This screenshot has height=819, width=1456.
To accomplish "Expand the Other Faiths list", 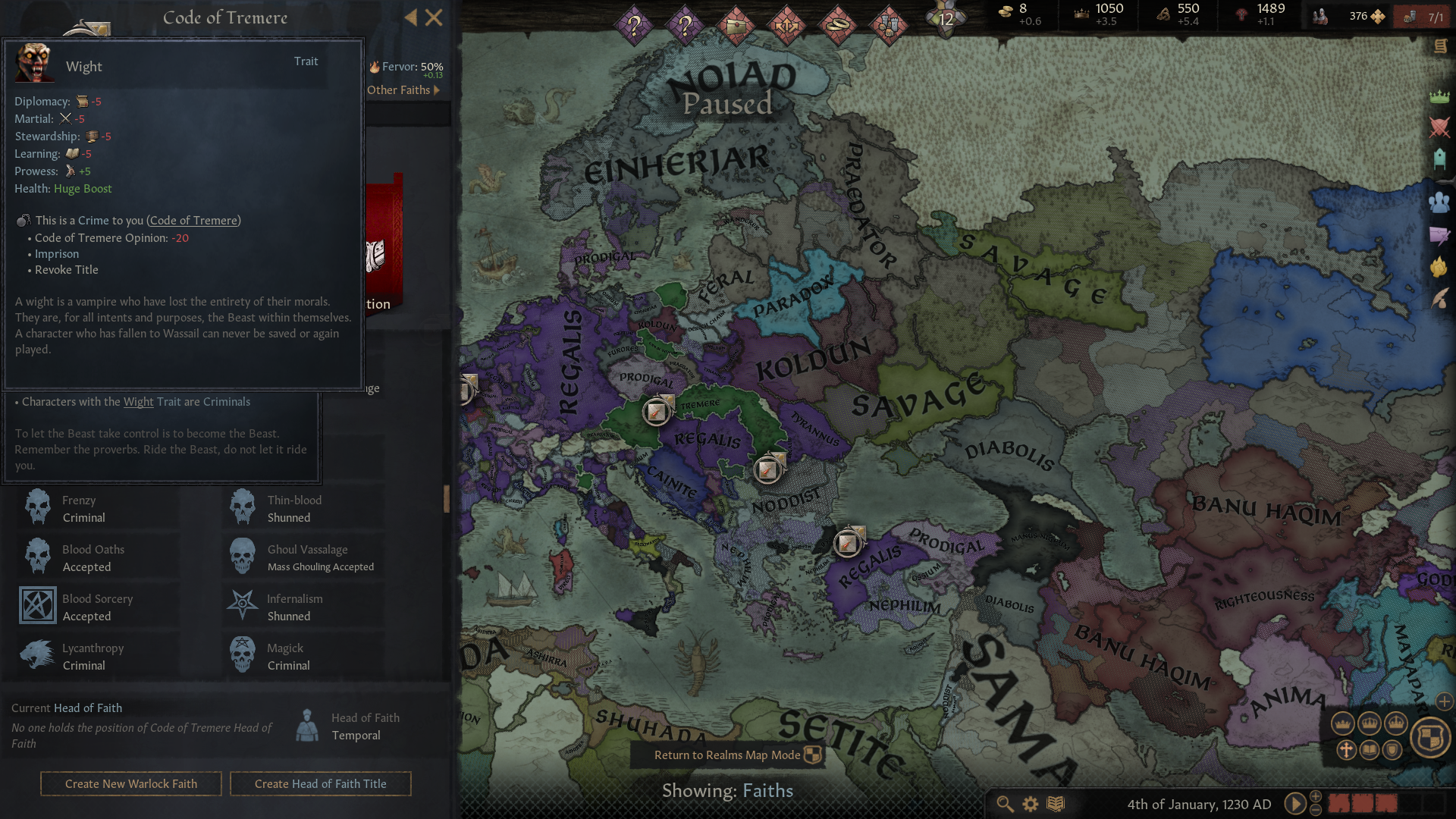I will 402,89.
